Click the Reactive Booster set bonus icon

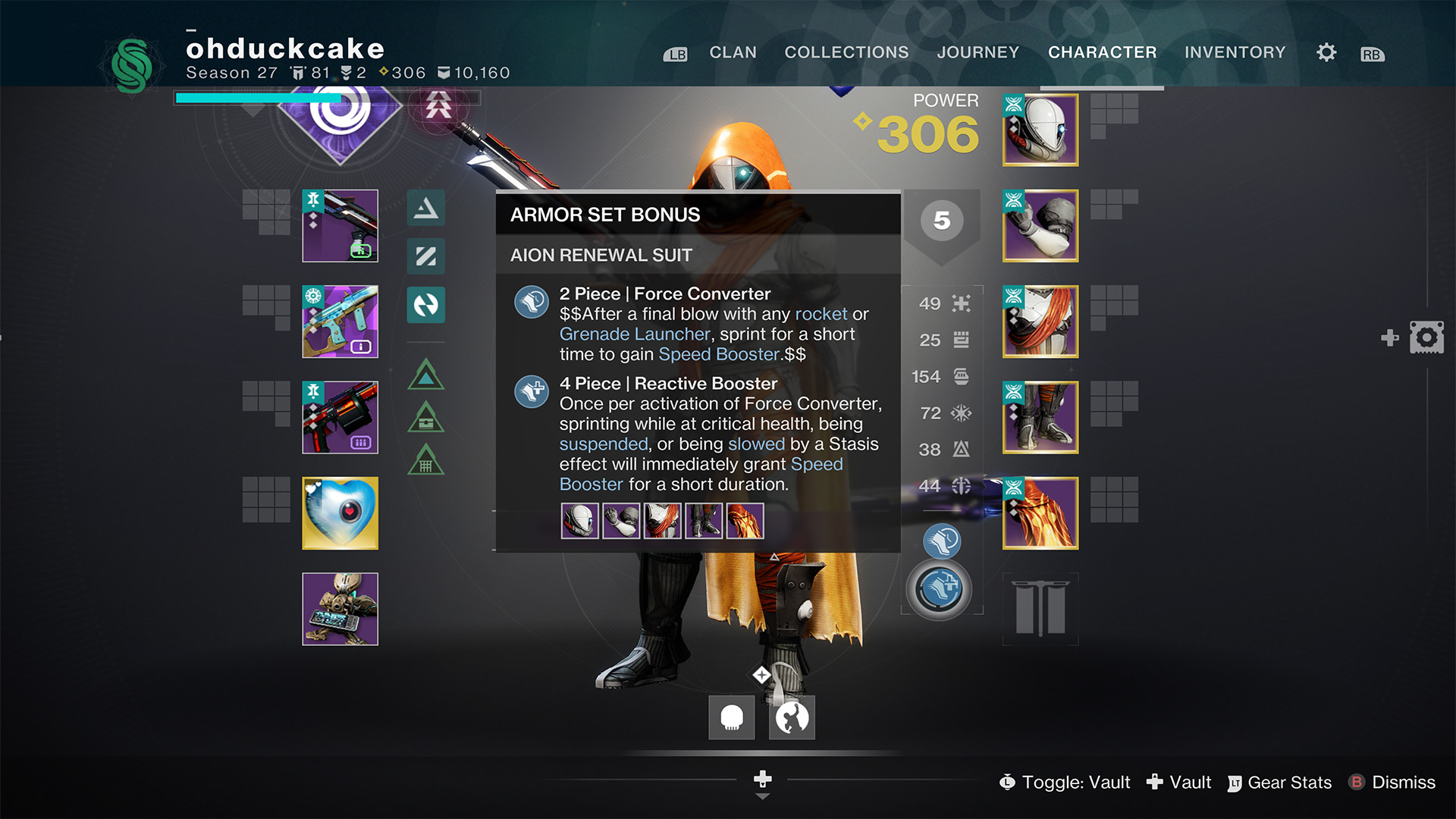pyautogui.click(x=532, y=392)
